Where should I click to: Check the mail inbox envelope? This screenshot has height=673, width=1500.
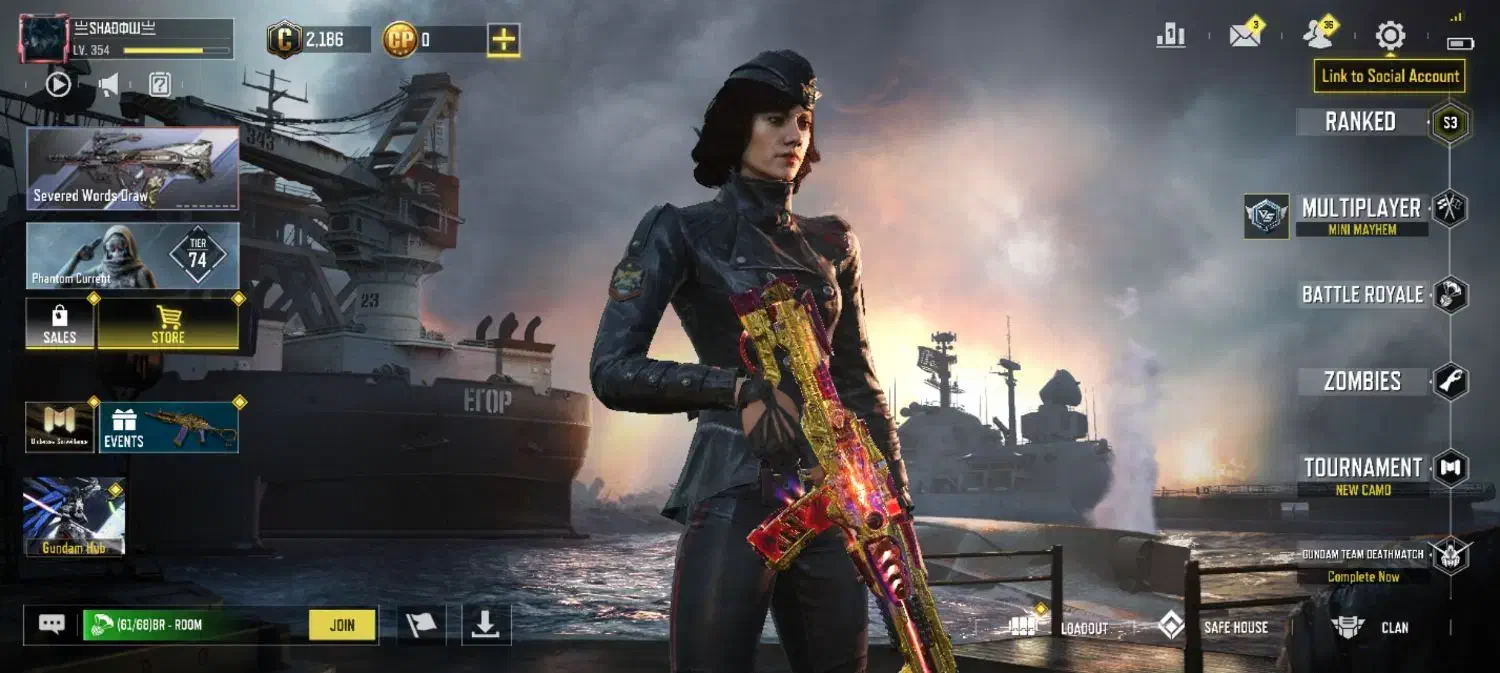[x=1245, y=37]
